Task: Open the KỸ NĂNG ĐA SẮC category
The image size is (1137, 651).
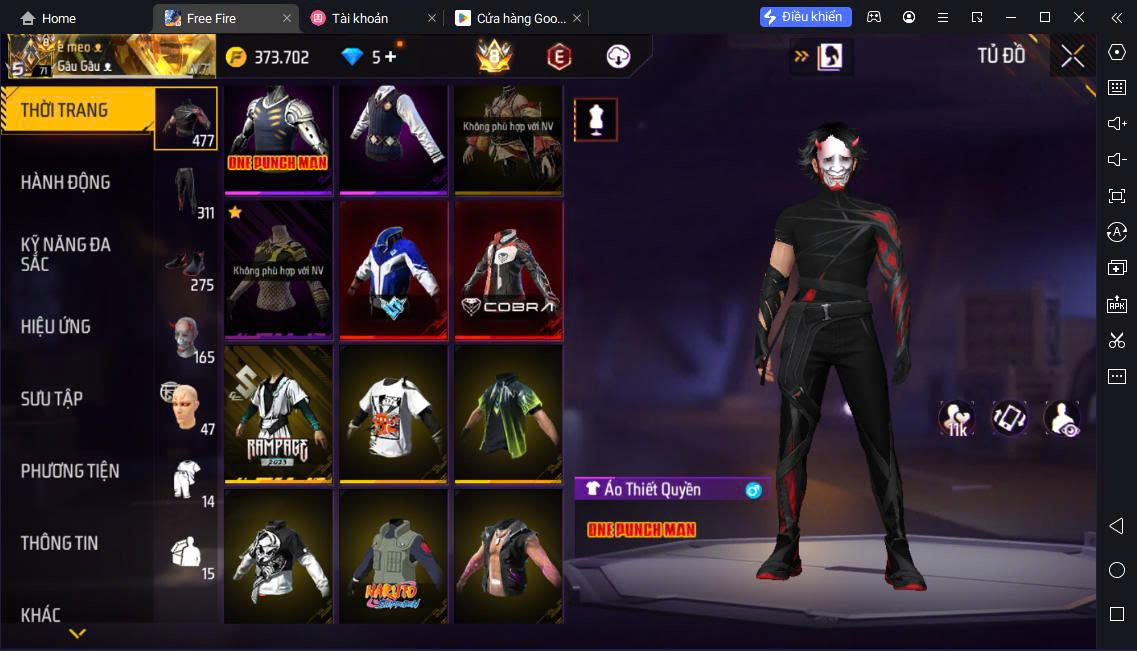Action: (x=66, y=254)
